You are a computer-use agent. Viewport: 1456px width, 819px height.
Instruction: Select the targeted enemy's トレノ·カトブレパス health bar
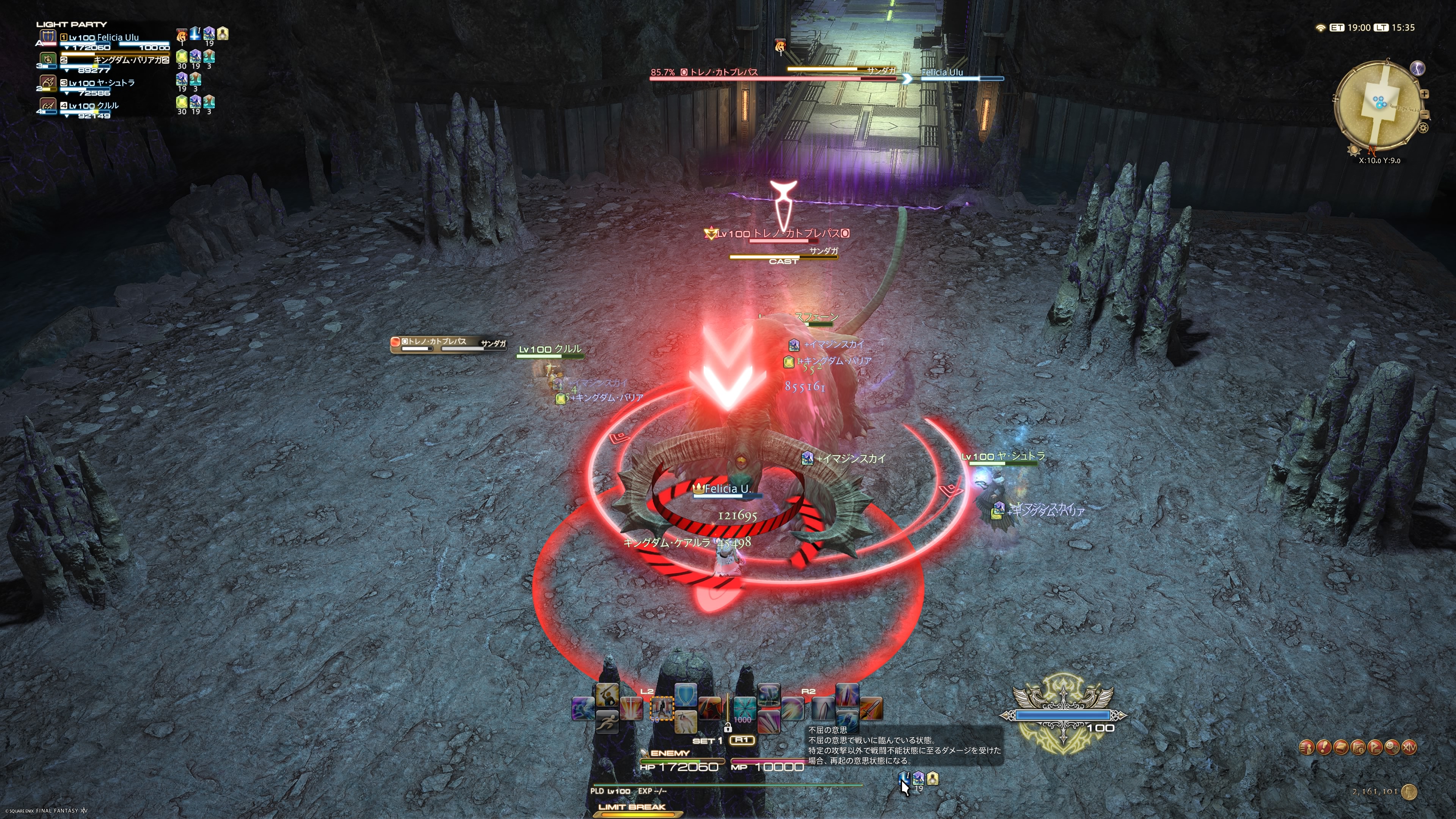772,78
